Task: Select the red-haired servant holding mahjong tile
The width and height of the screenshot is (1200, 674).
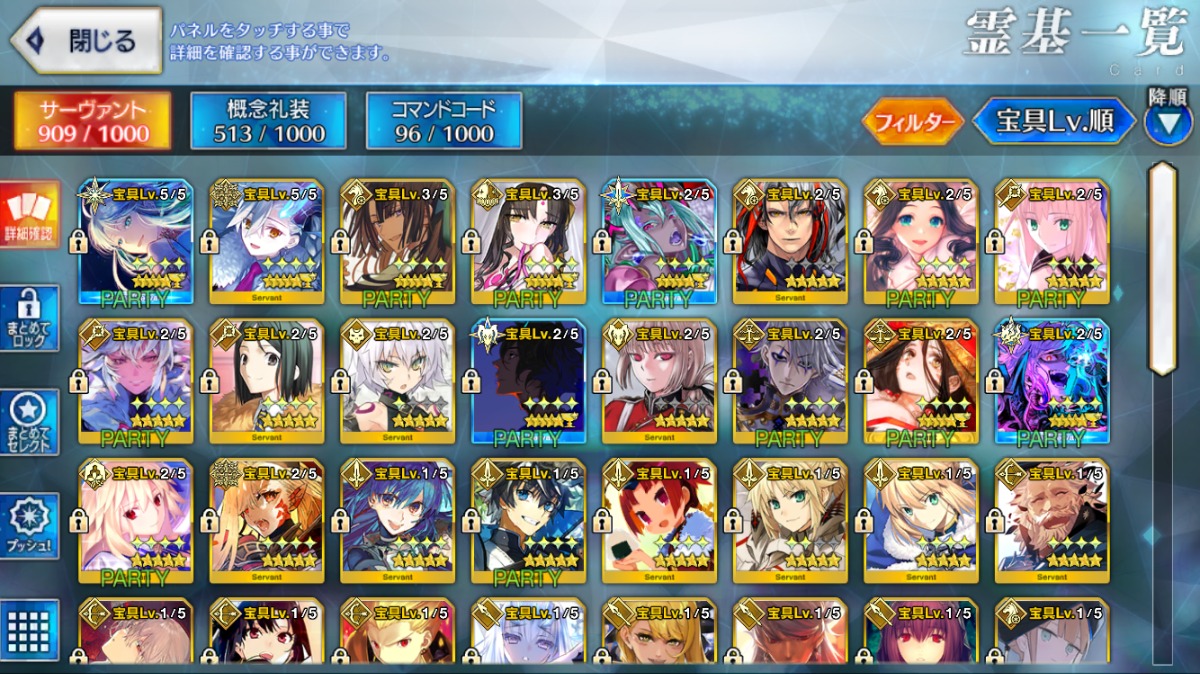Action: click(x=659, y=521)
